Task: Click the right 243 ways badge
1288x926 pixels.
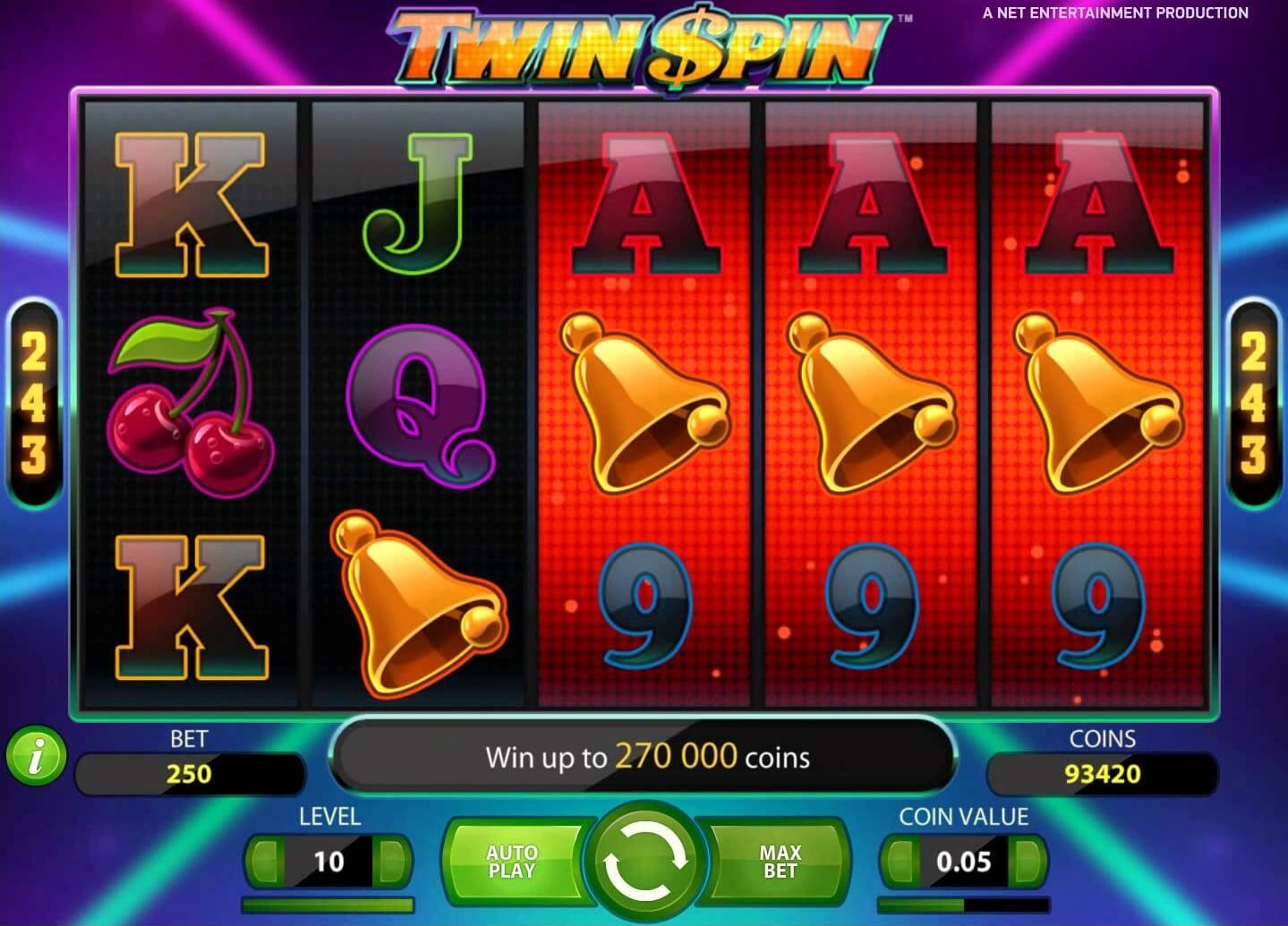Action: coord(1255,402)
